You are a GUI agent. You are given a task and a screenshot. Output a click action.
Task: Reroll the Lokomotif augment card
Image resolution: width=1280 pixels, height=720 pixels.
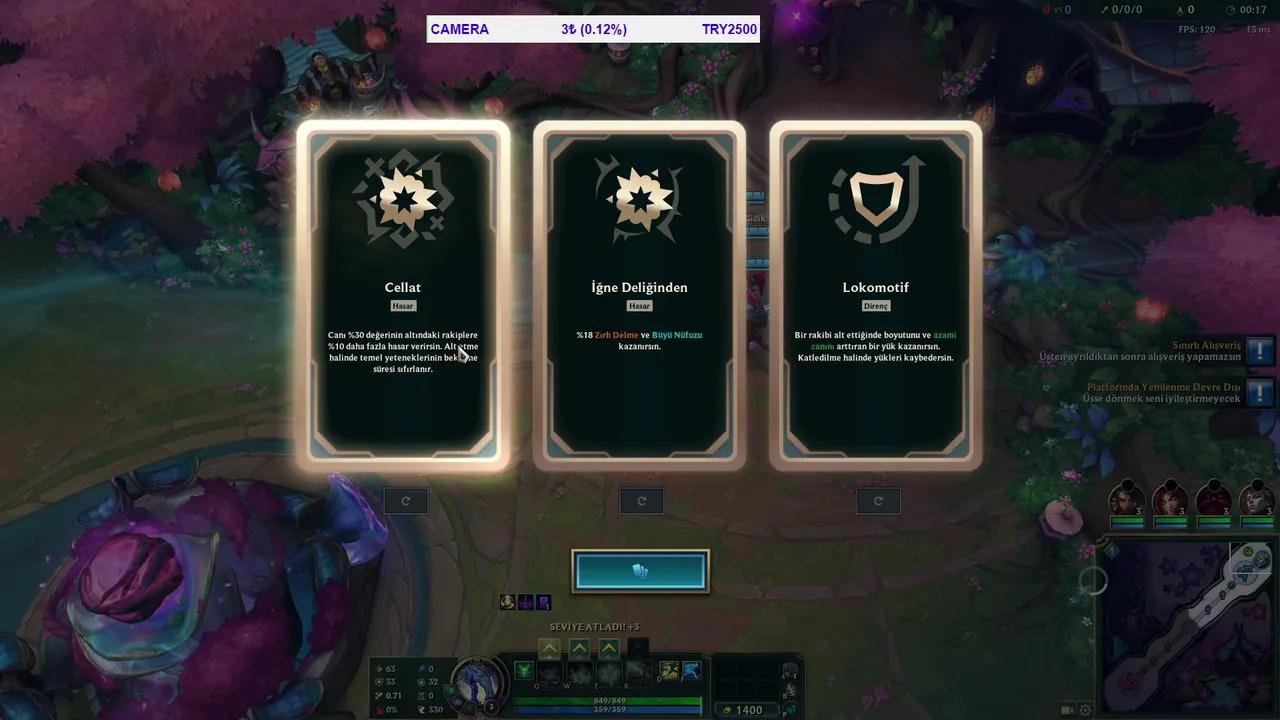pyautogui.click(x=878, y=500)
